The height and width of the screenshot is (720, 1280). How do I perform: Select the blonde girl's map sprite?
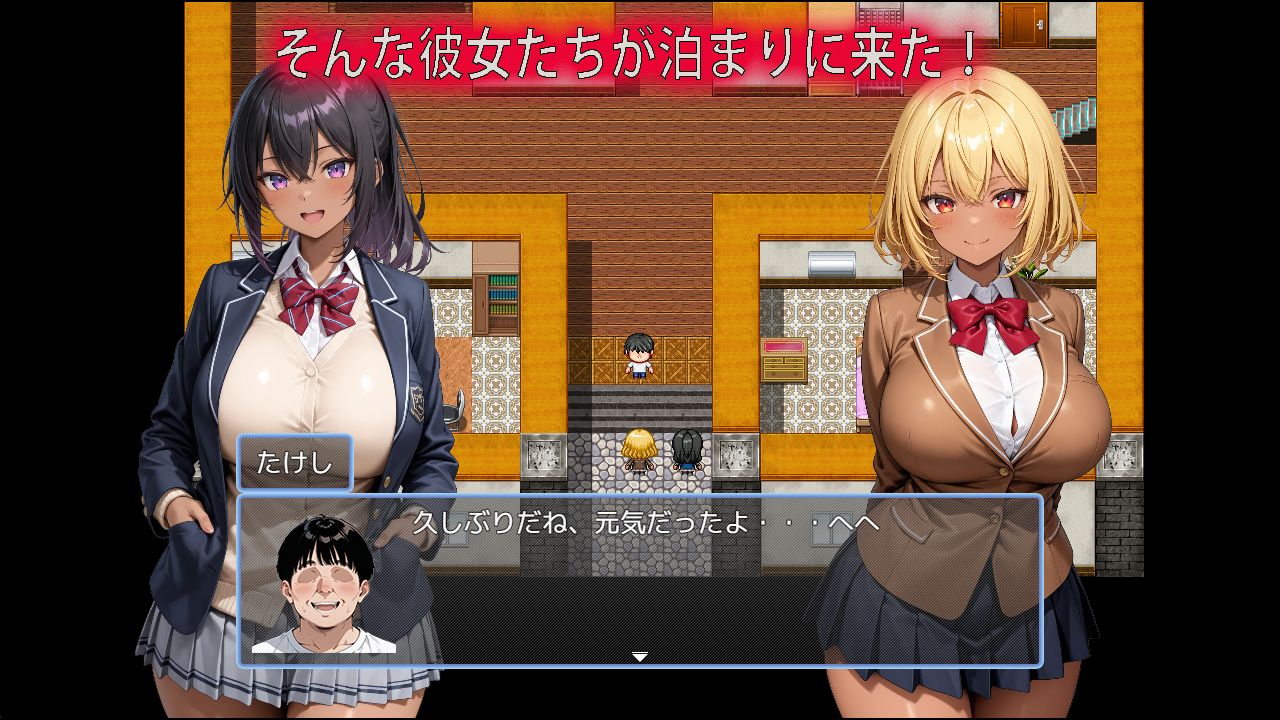point(639,455)
